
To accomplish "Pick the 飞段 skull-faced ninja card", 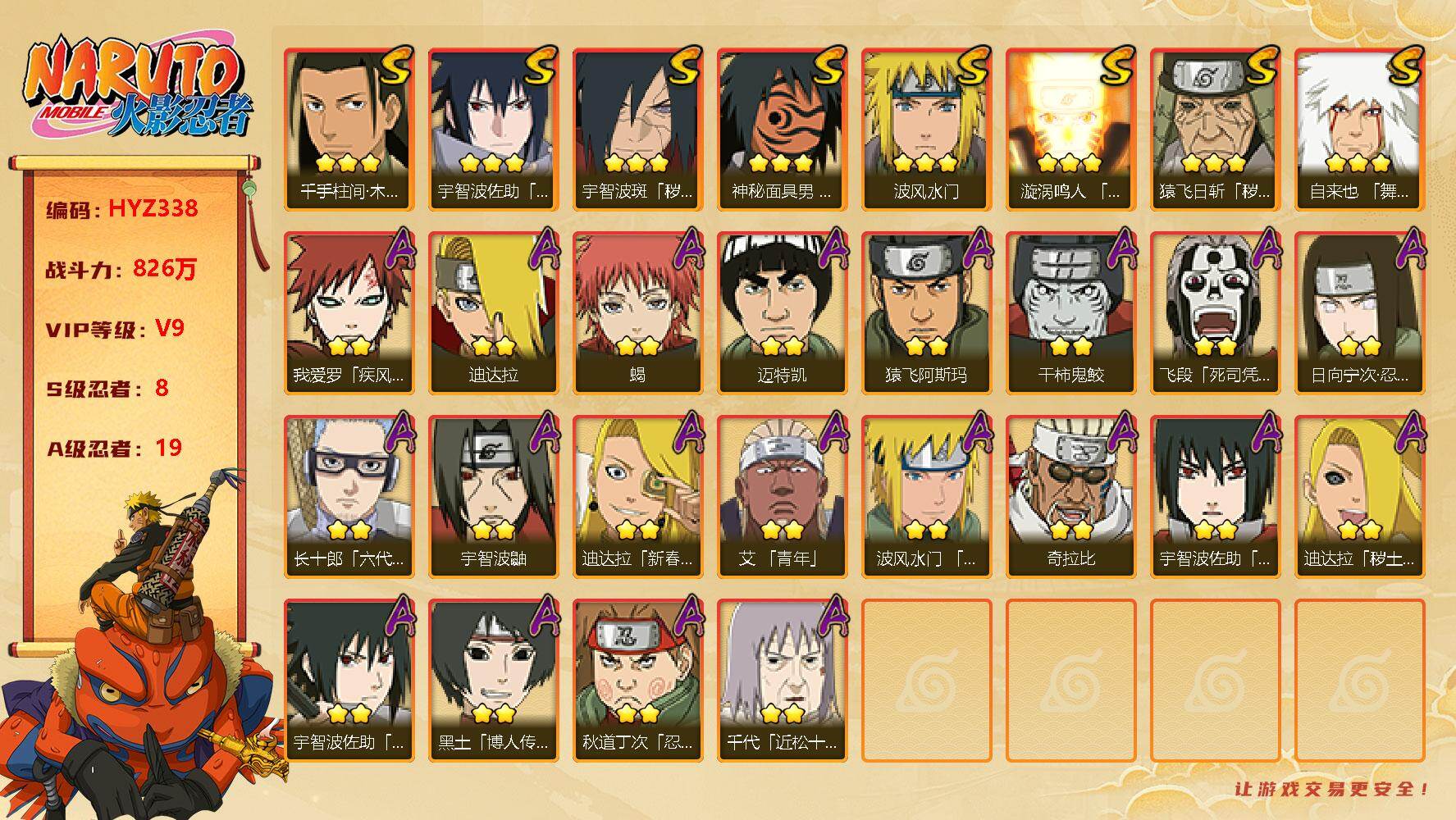I will (x=1215, y=312).
